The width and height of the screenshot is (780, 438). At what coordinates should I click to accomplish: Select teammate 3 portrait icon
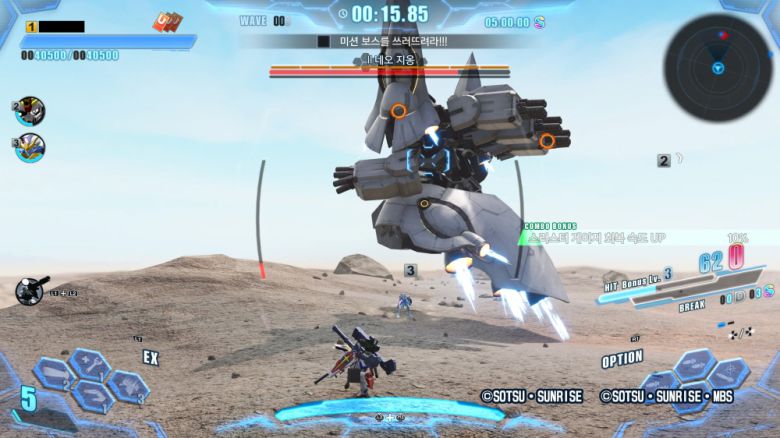tap(30, 148)
